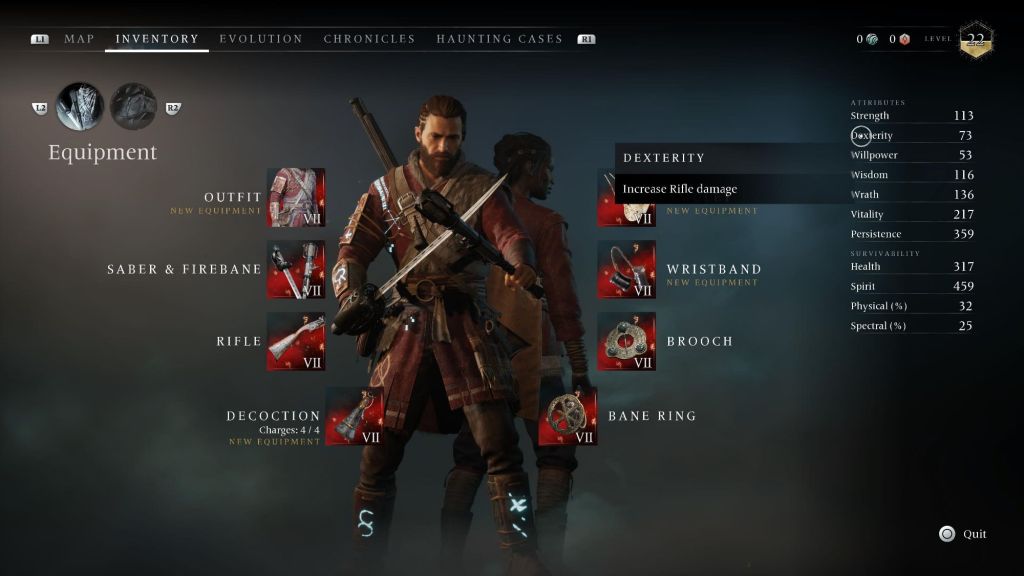
Task: Show the Haunting Cases tab
Action: pyautogui.click(x=499, y=39)
